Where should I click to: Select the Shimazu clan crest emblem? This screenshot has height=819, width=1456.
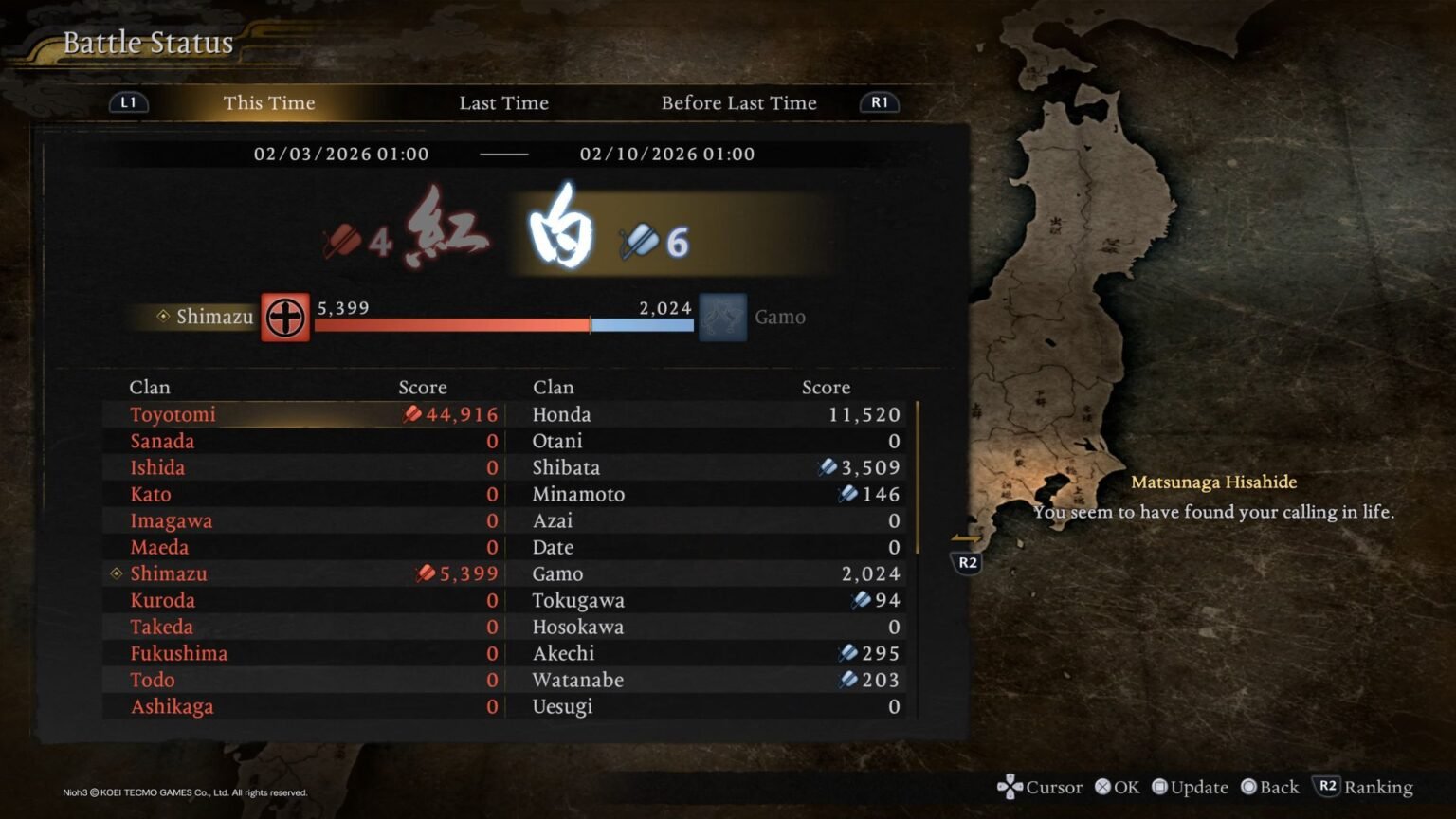(x=284, y=318)
